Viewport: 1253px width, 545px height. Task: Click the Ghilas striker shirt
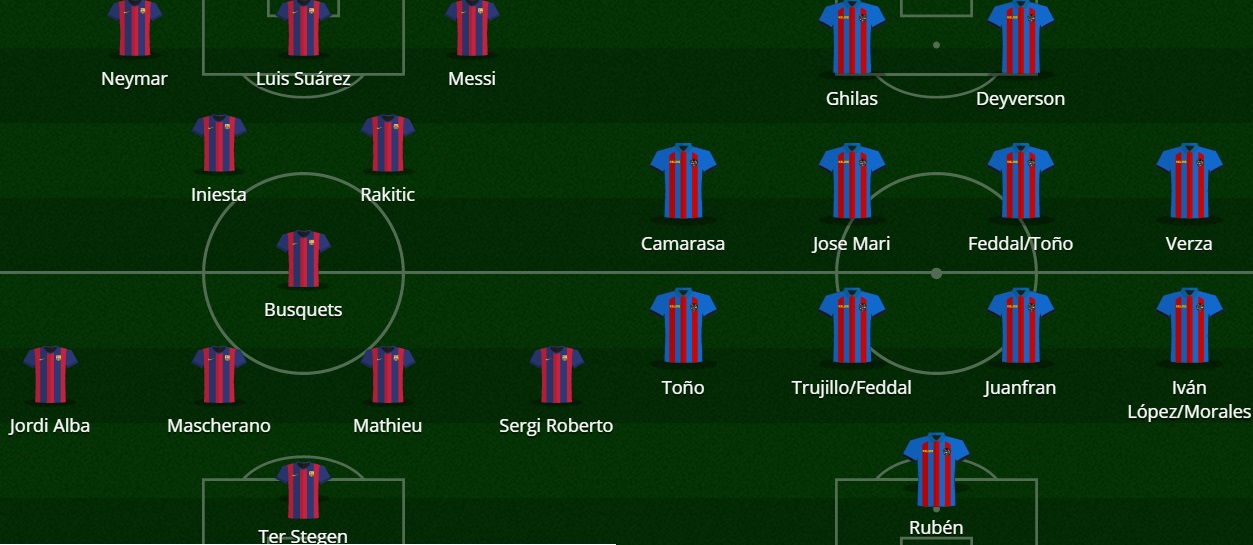(x=852, y=38)
